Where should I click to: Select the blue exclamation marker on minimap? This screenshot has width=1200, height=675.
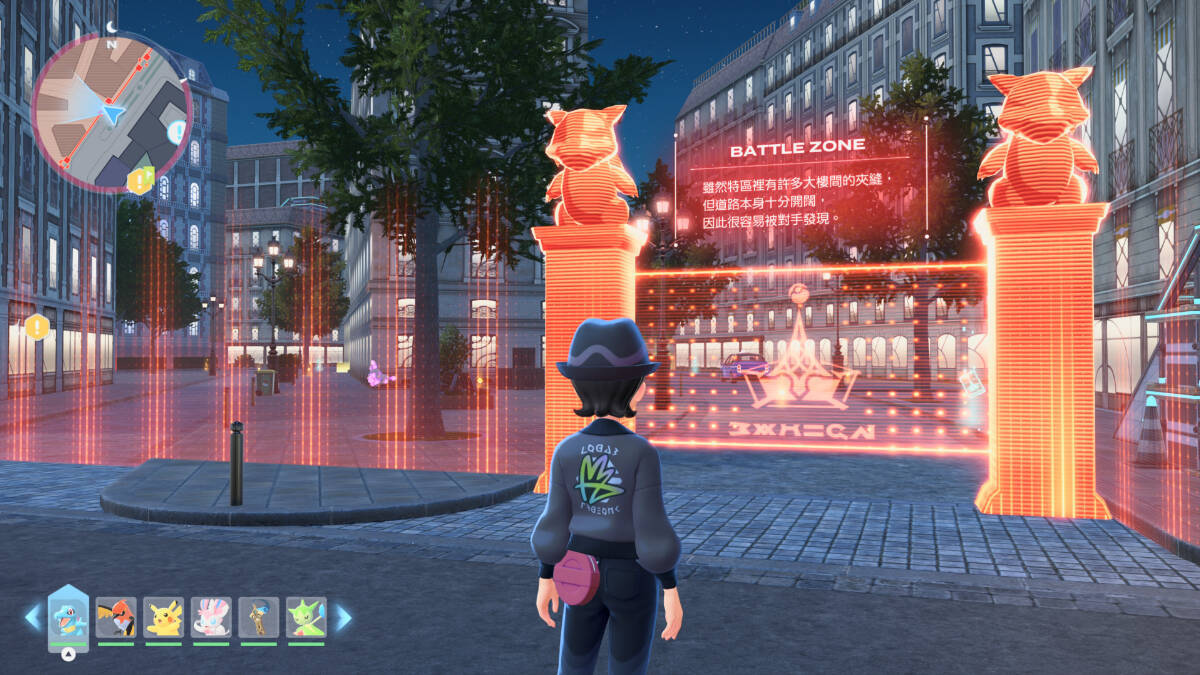pos(177,131)
